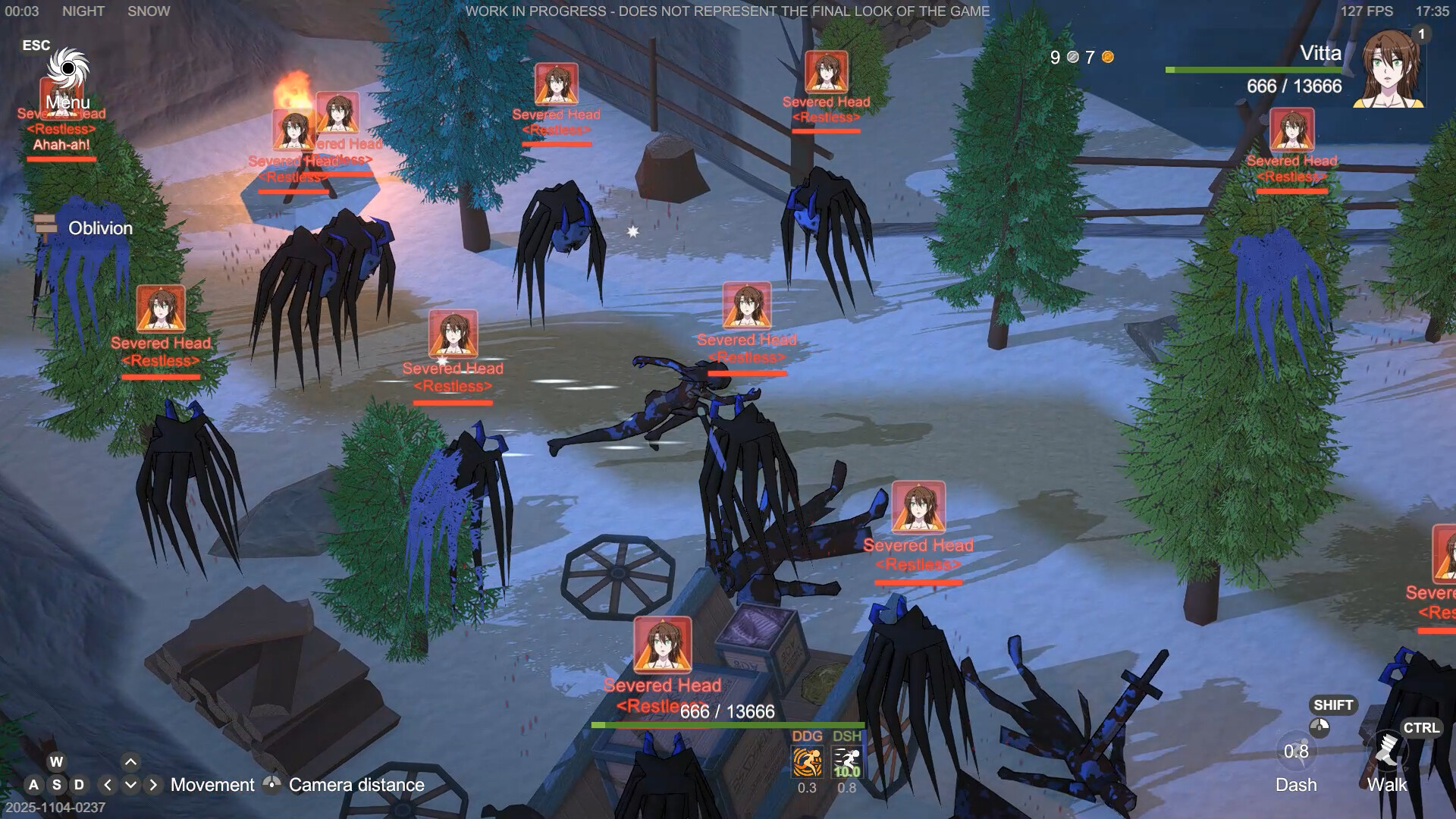
Task: Select the DDG dodge status icon
Action: [x=807, y=762]
